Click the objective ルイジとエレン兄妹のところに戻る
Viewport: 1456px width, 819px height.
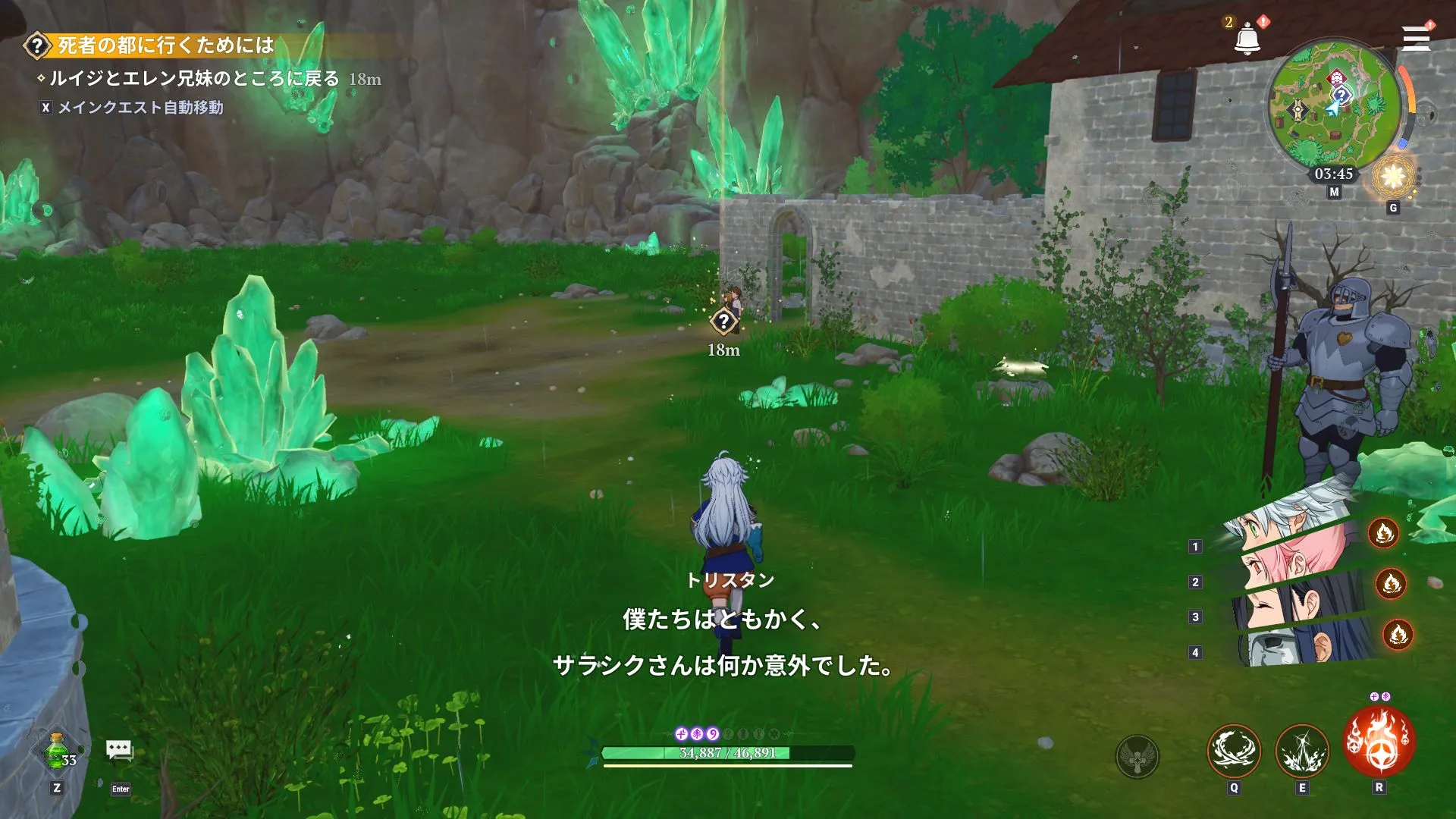(x=190, y=77)
